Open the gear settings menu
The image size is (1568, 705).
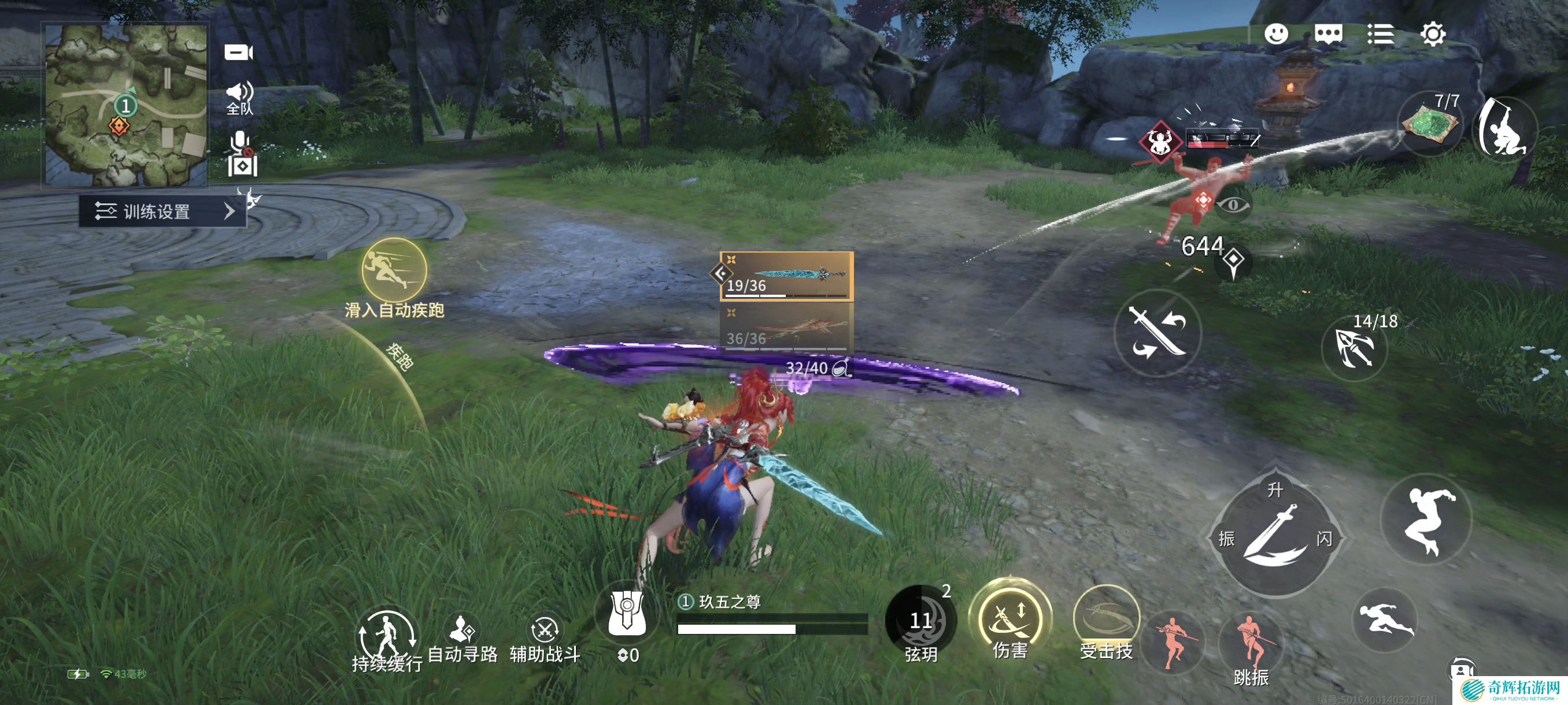1433,34
